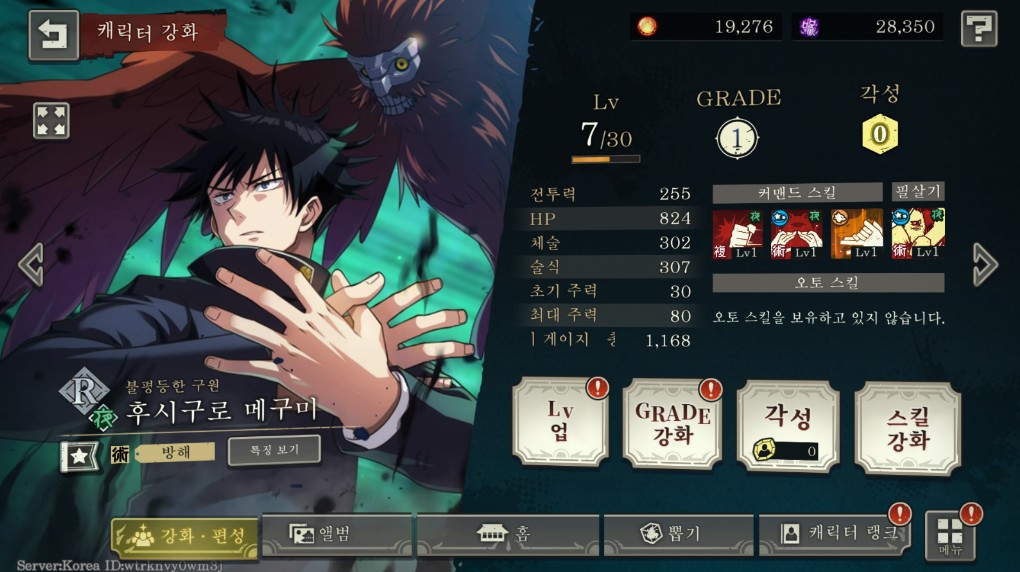Show the previous character with left arrow
The height and width of the screenshot is (572, 1020).
coord(30,265)
